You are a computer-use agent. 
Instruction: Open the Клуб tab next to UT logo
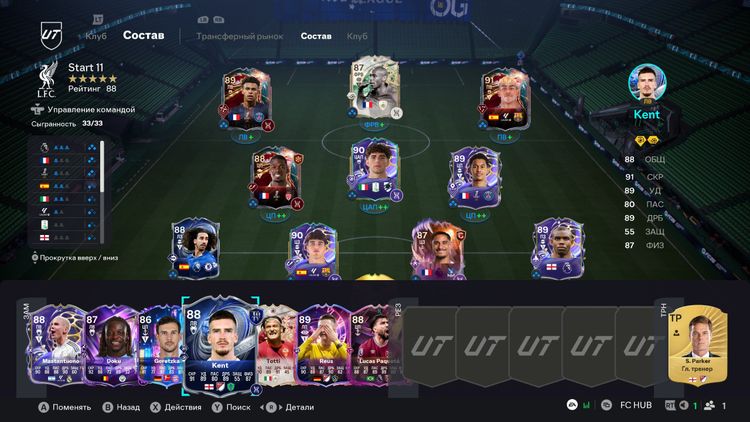pyautogui.click(x=96, y=36)
